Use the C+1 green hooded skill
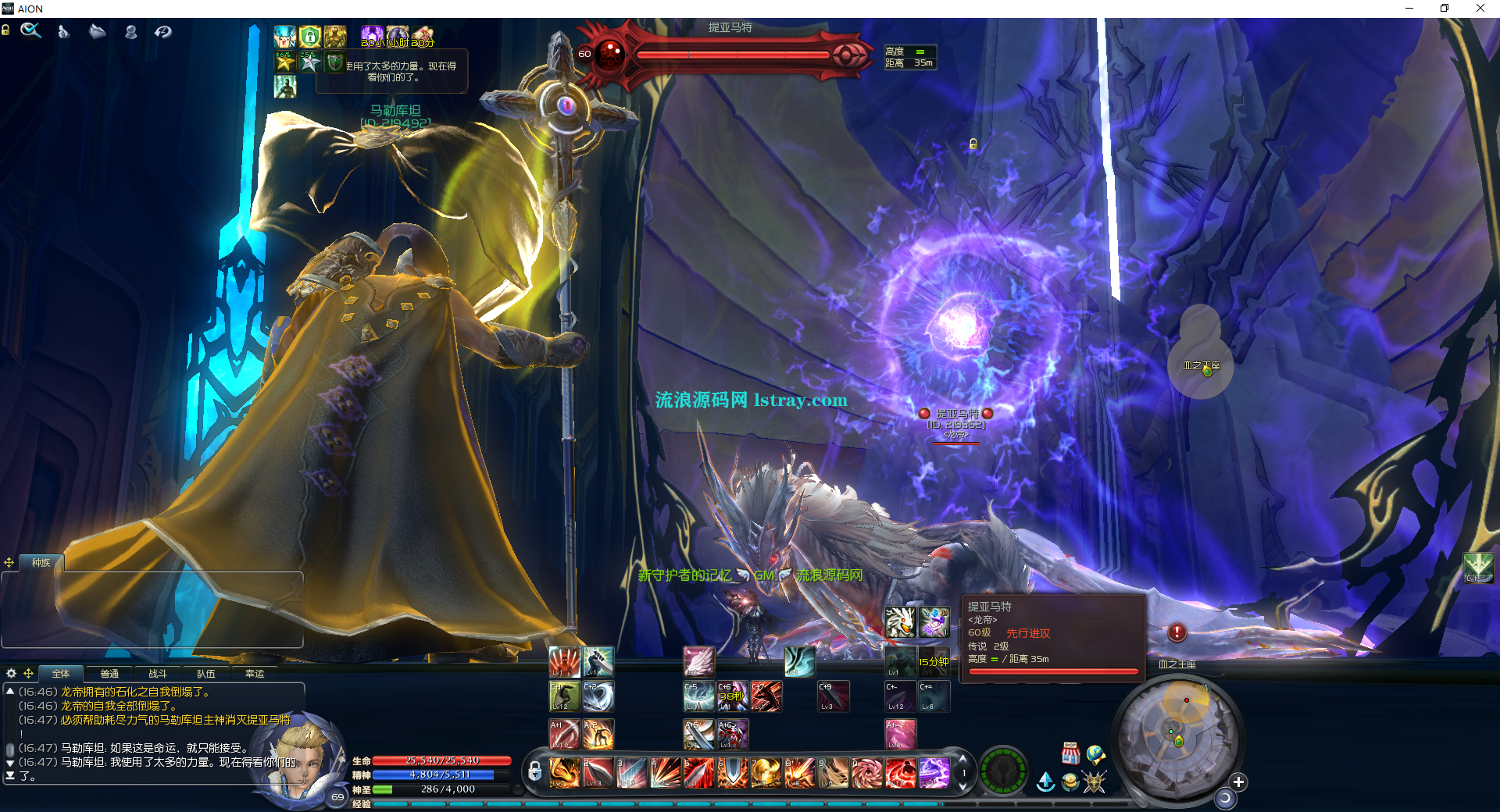1500x812 pixels. click(565, 696)
